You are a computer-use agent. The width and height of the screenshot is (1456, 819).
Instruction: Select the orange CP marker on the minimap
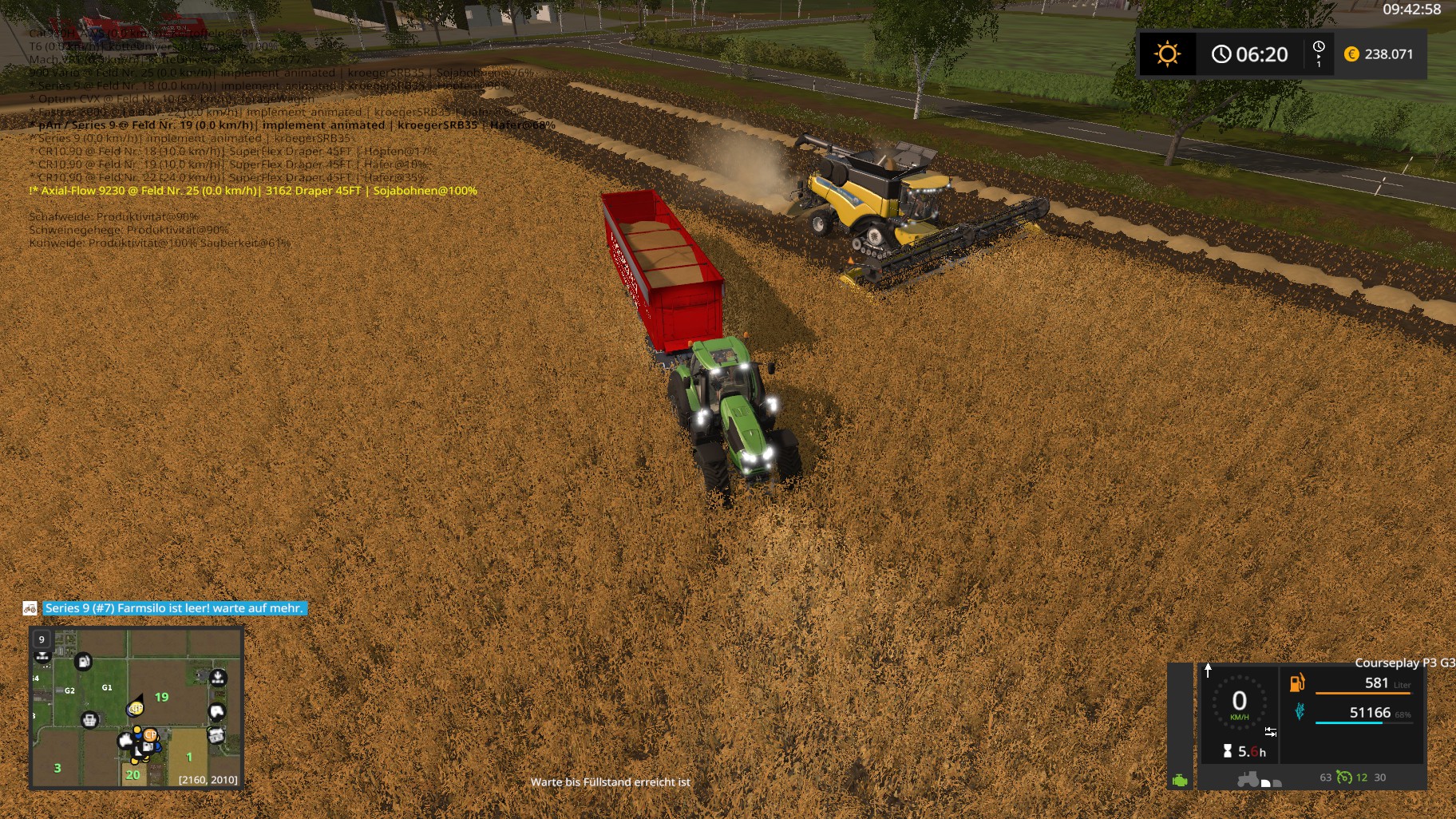coord(151,734)
